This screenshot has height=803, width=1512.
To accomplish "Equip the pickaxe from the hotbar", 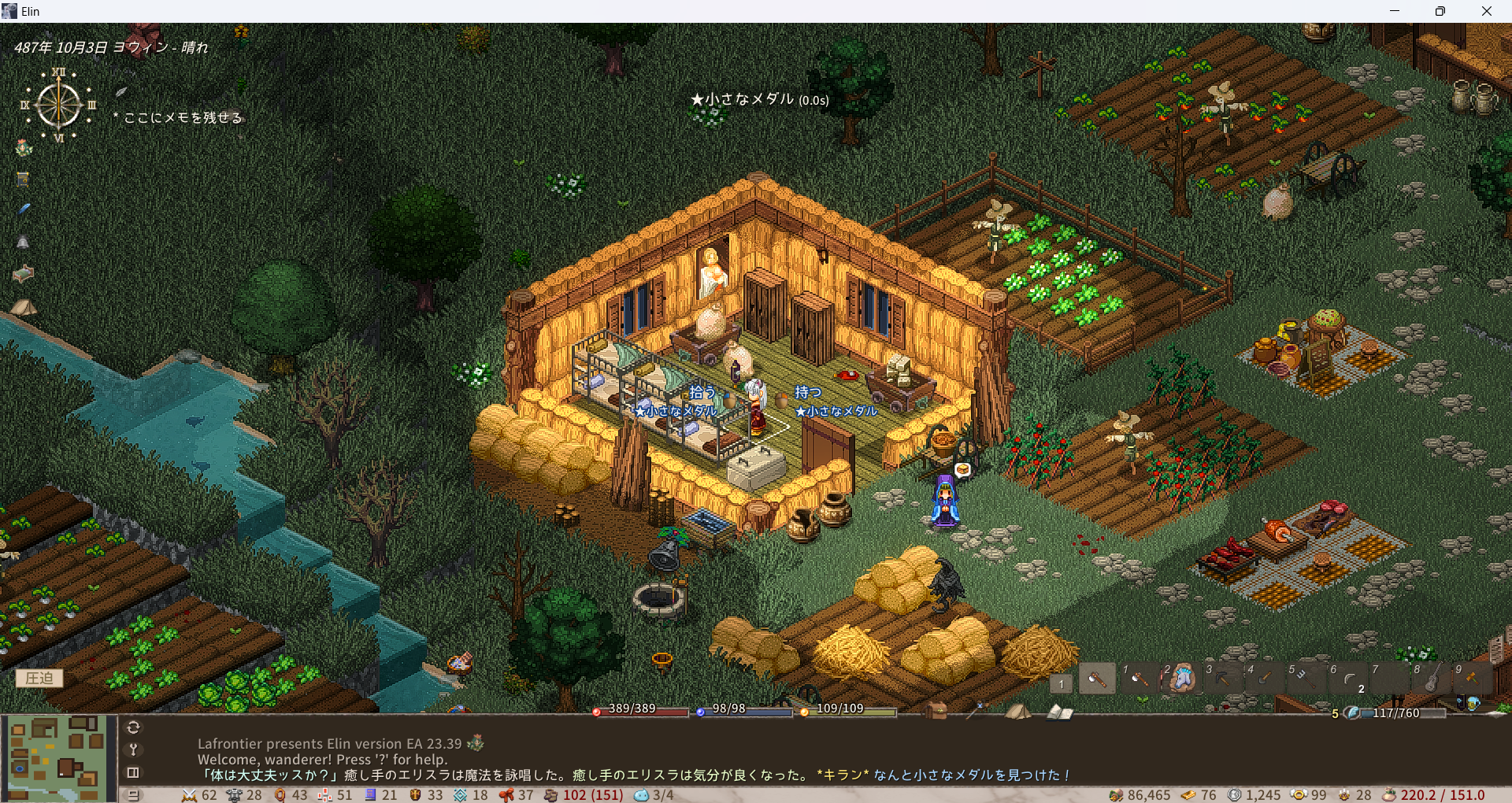I will point(1222,678).
